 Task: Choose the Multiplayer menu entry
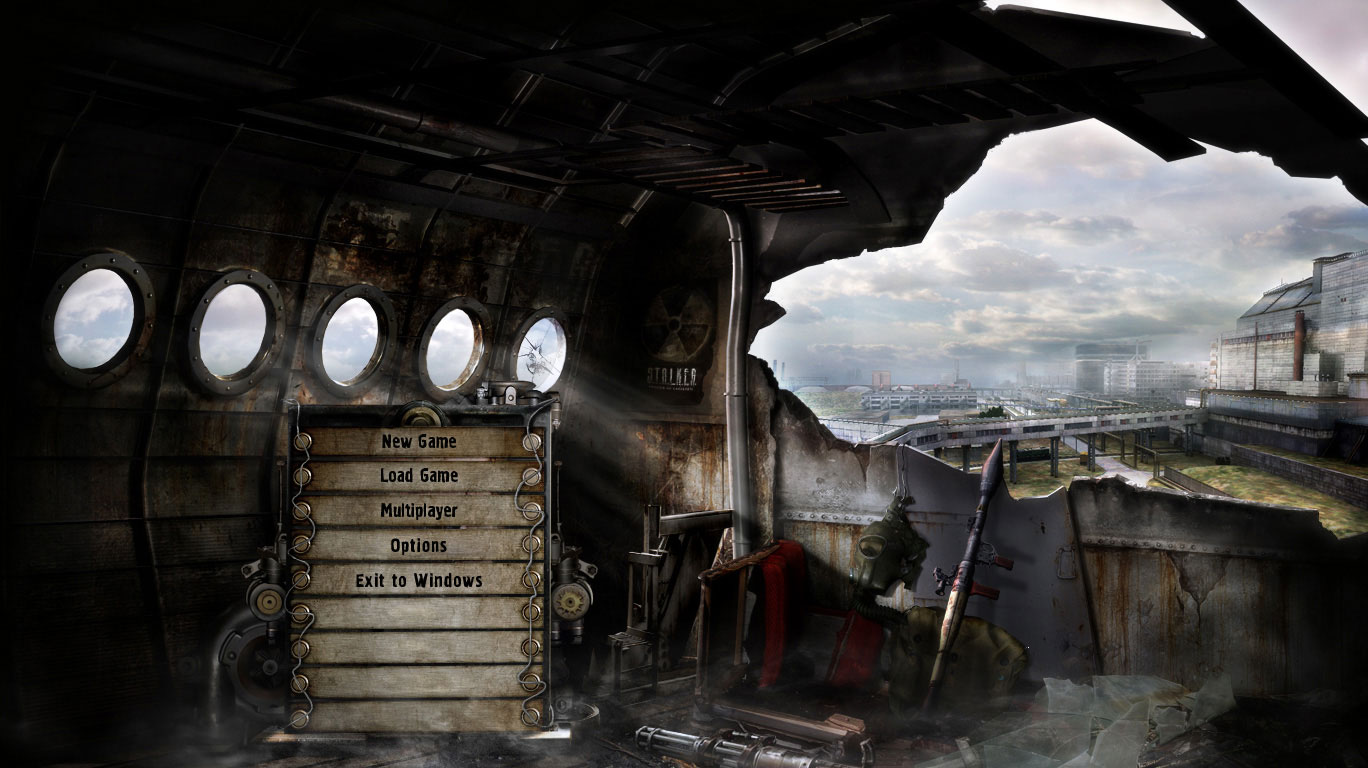point(418,511)
